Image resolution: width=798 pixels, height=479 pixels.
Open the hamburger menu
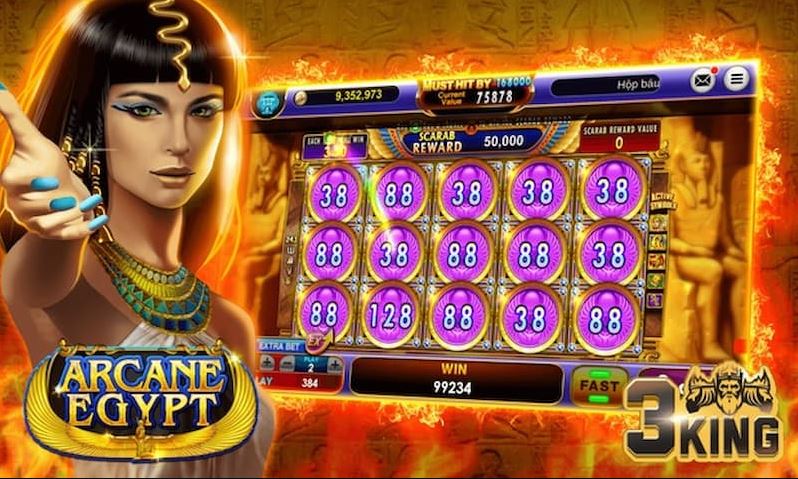pos(736,78)
